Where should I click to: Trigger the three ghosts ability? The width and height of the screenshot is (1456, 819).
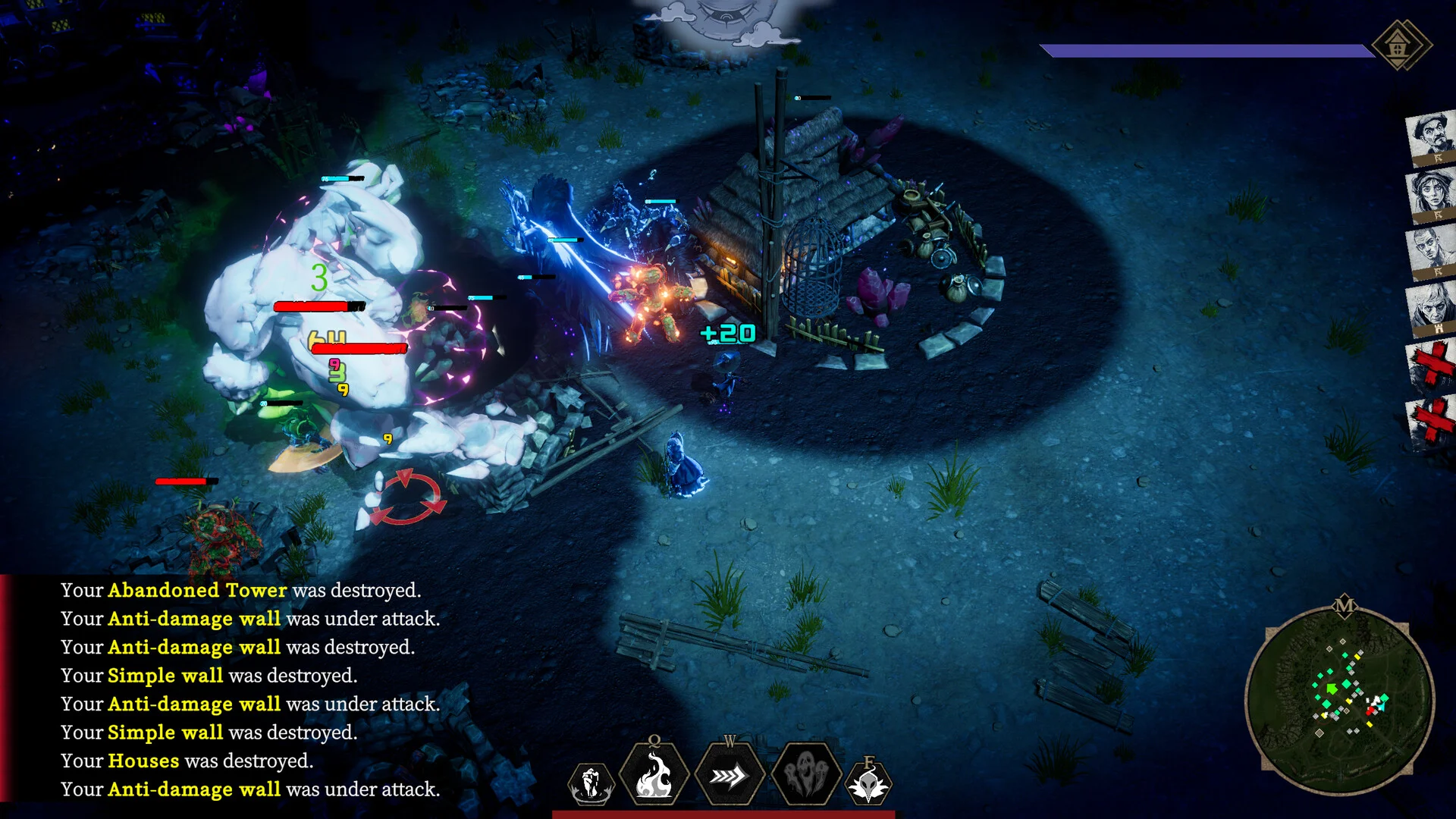[x=805, y=776]
